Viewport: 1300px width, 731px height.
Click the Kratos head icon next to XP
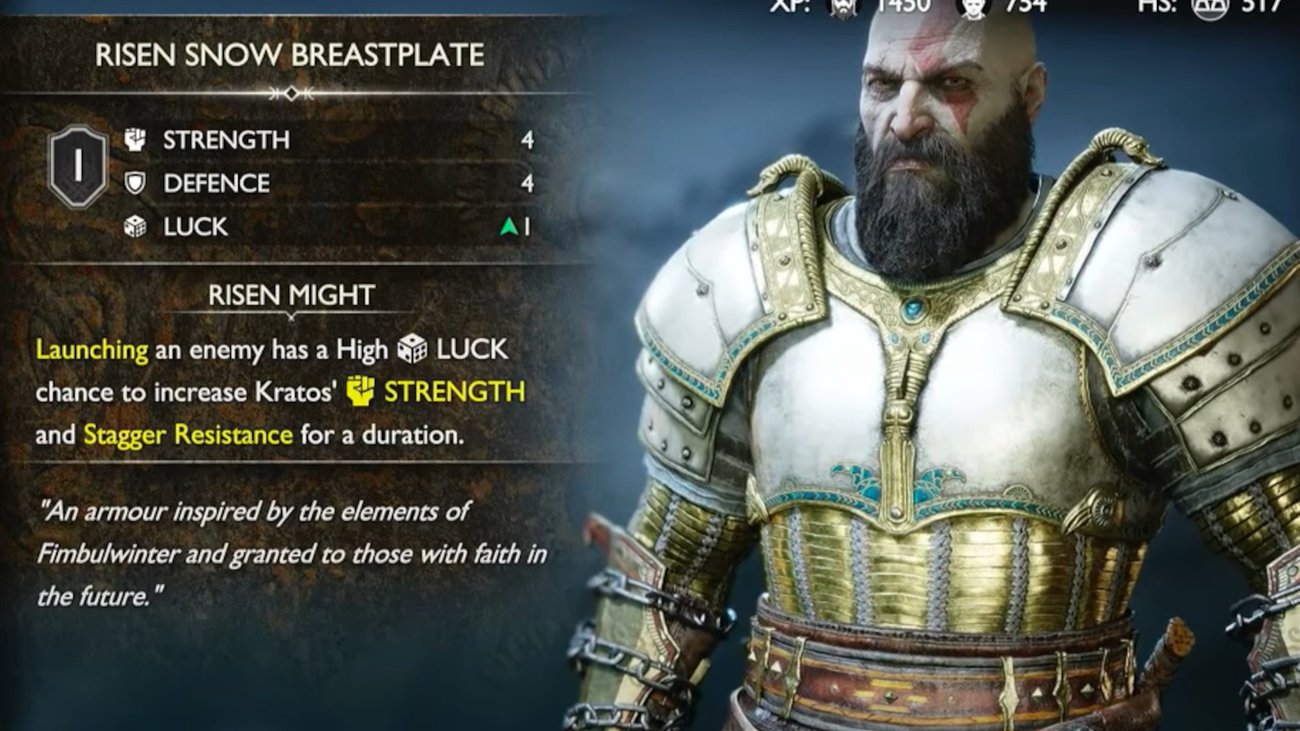843,9
